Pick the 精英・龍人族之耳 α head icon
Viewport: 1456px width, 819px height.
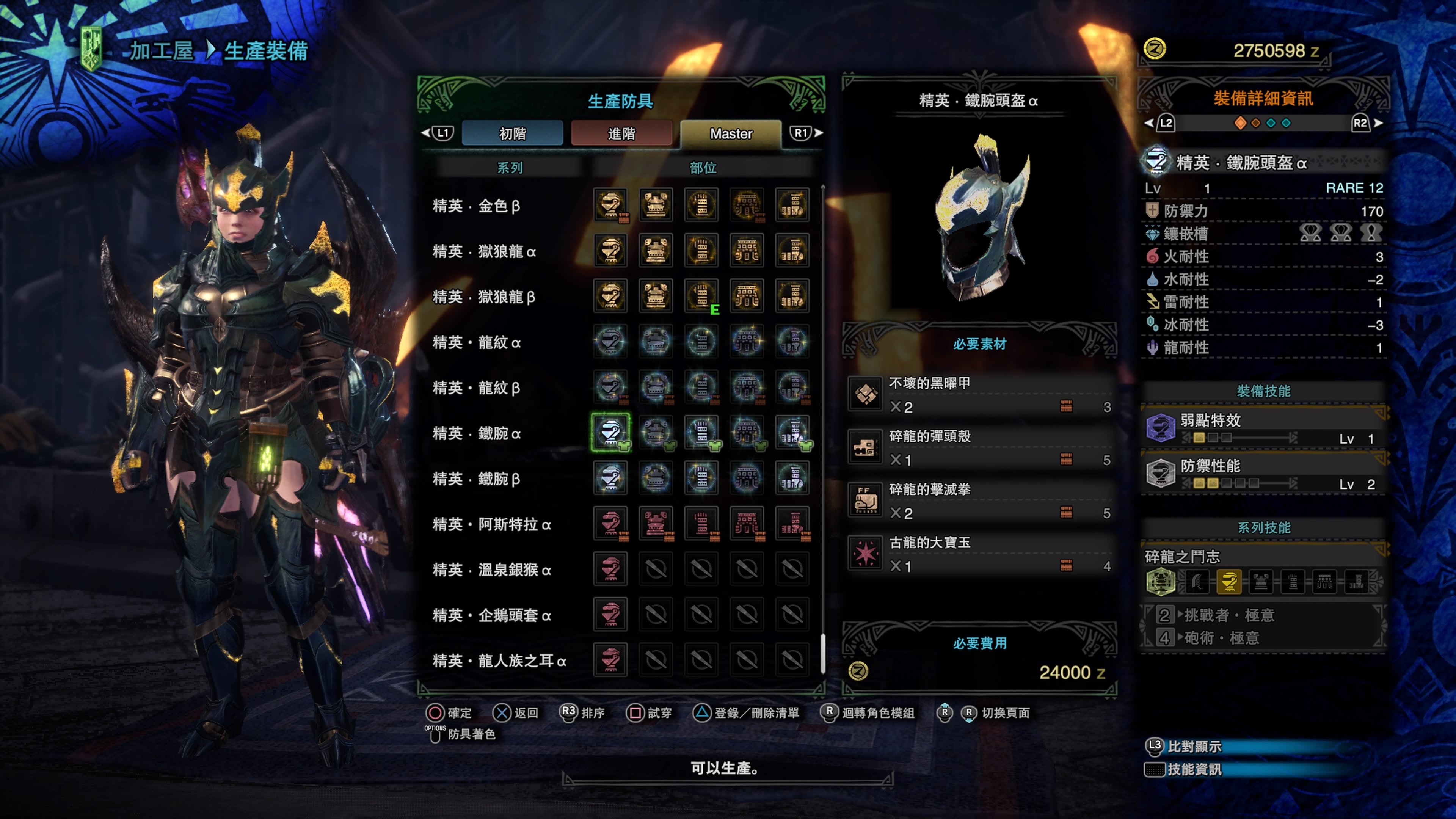point(610,660)
